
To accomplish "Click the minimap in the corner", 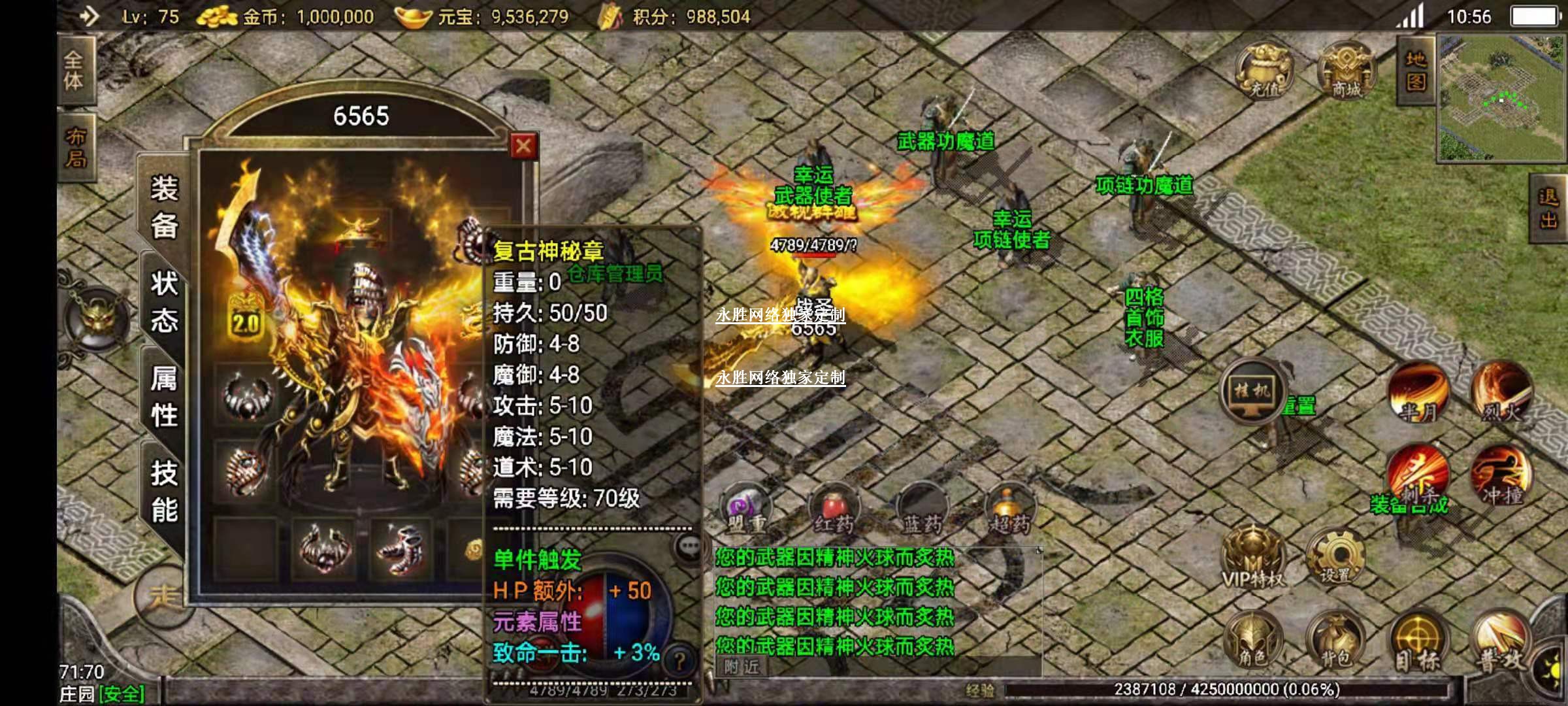I will [1501, 98].
